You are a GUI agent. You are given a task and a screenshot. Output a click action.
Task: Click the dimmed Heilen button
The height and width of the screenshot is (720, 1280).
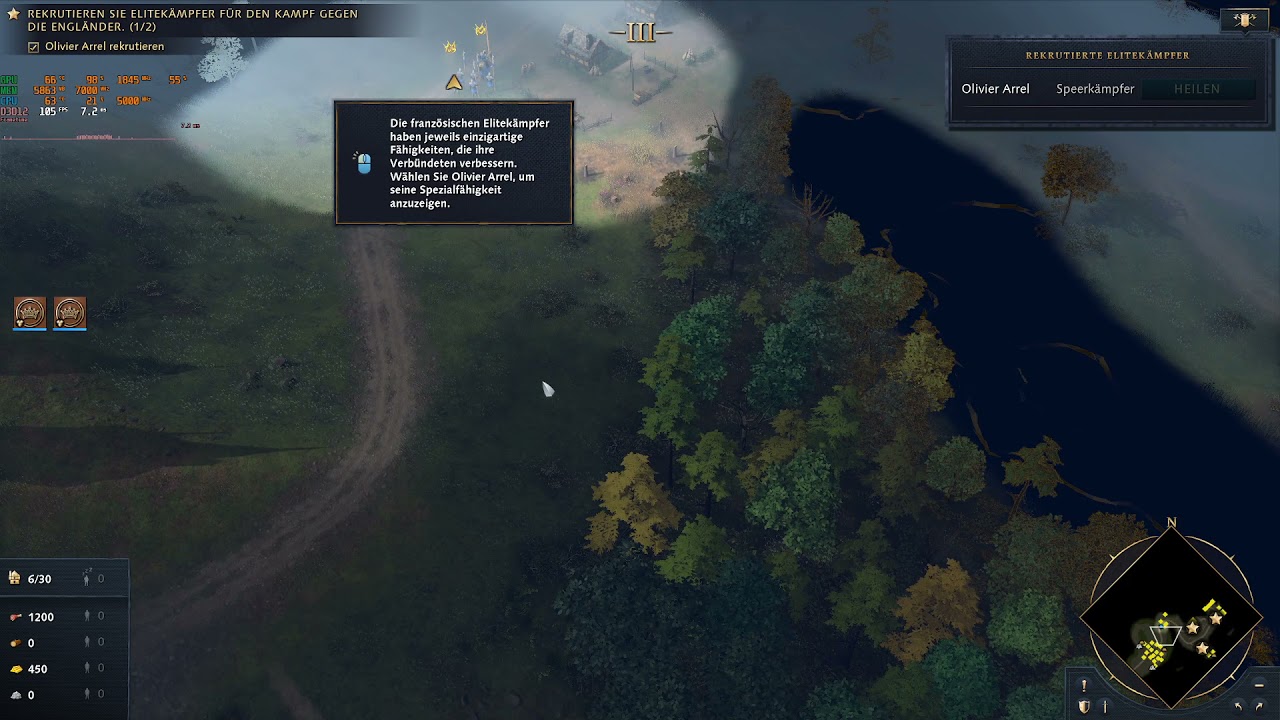click(x=1197, y=89)
